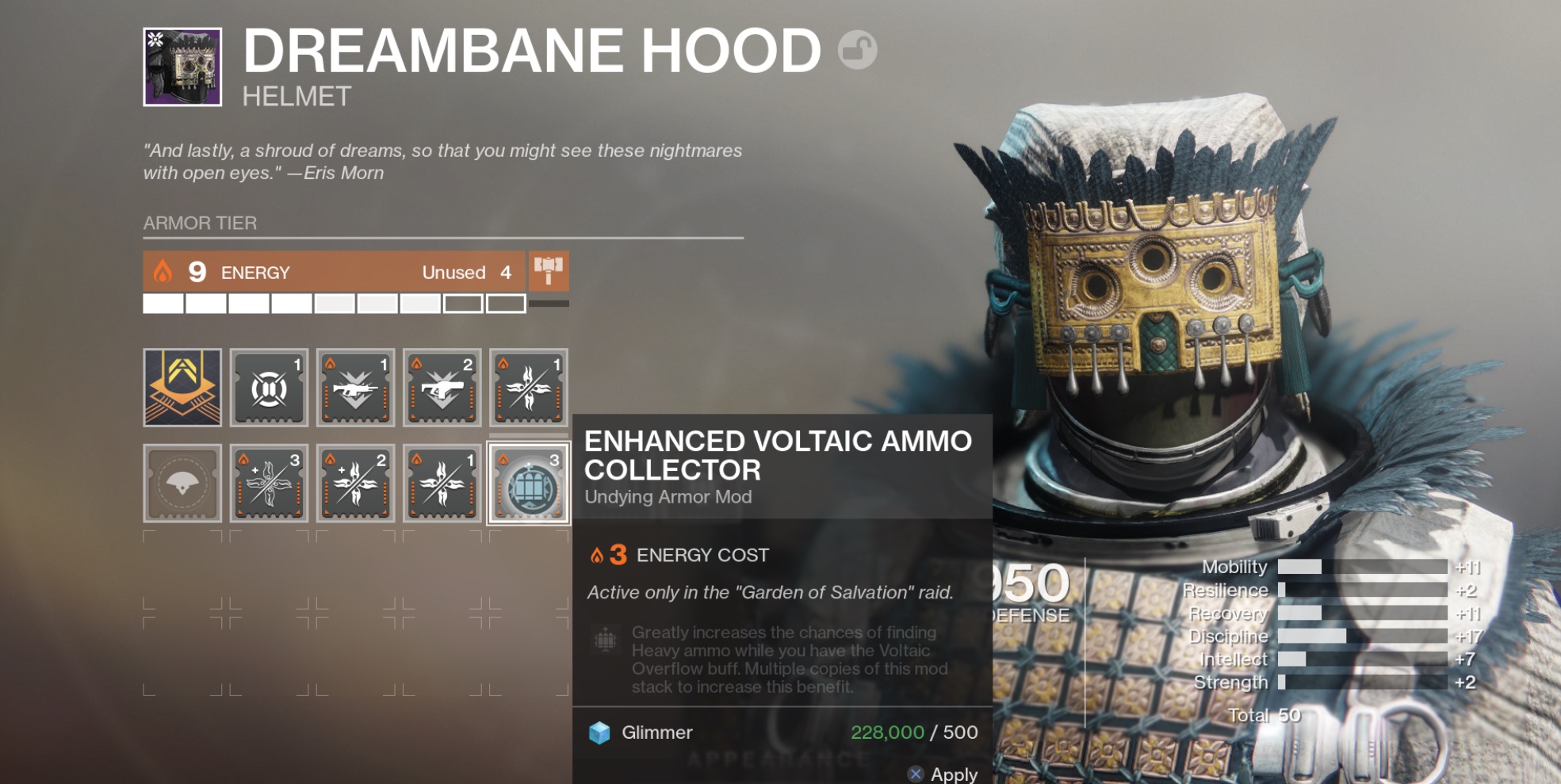
Task: Choose the auto rifle mod costing 1
Action: (x=355, y=388)
